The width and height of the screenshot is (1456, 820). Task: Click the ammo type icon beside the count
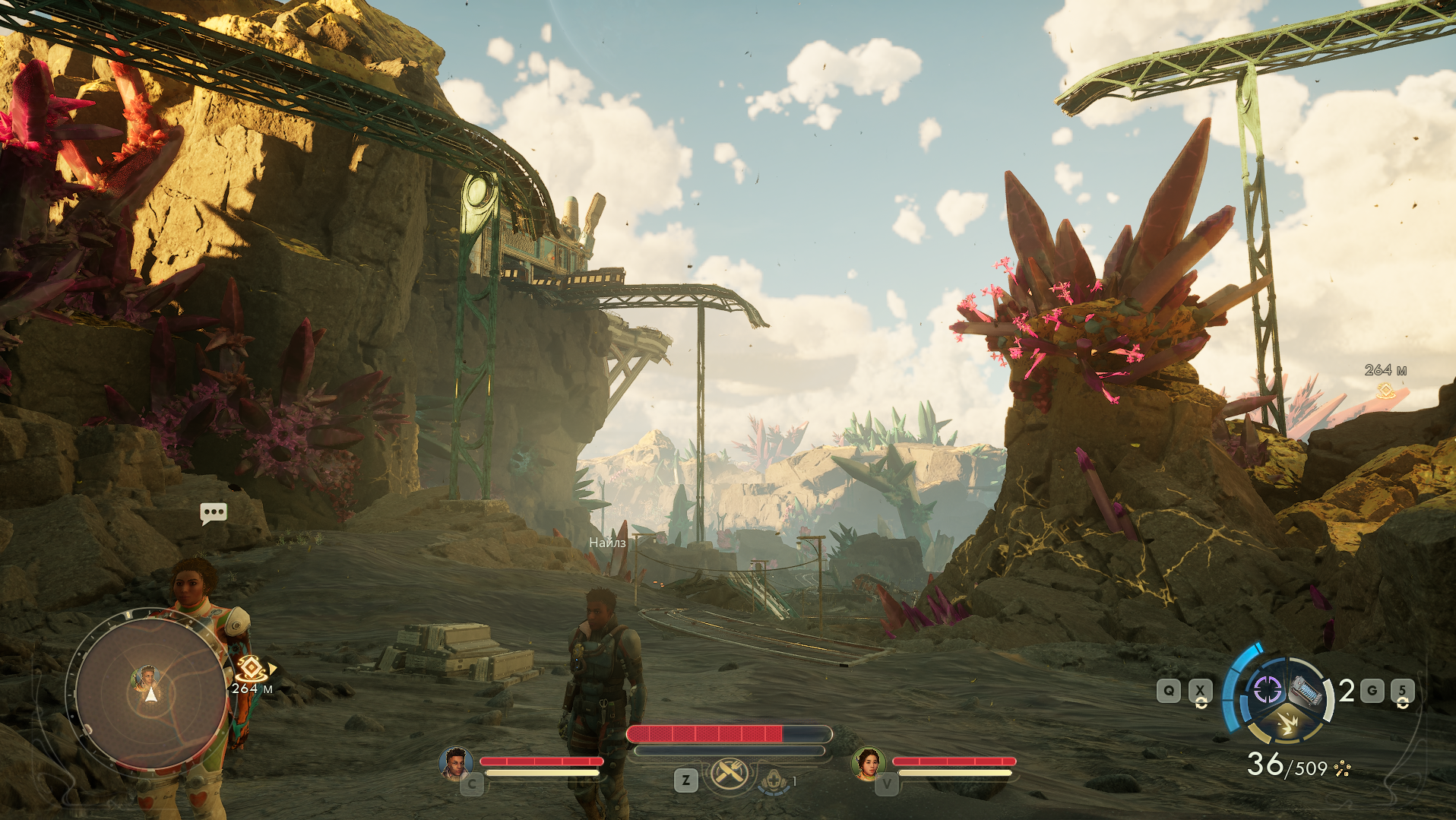click(1343, 769)
